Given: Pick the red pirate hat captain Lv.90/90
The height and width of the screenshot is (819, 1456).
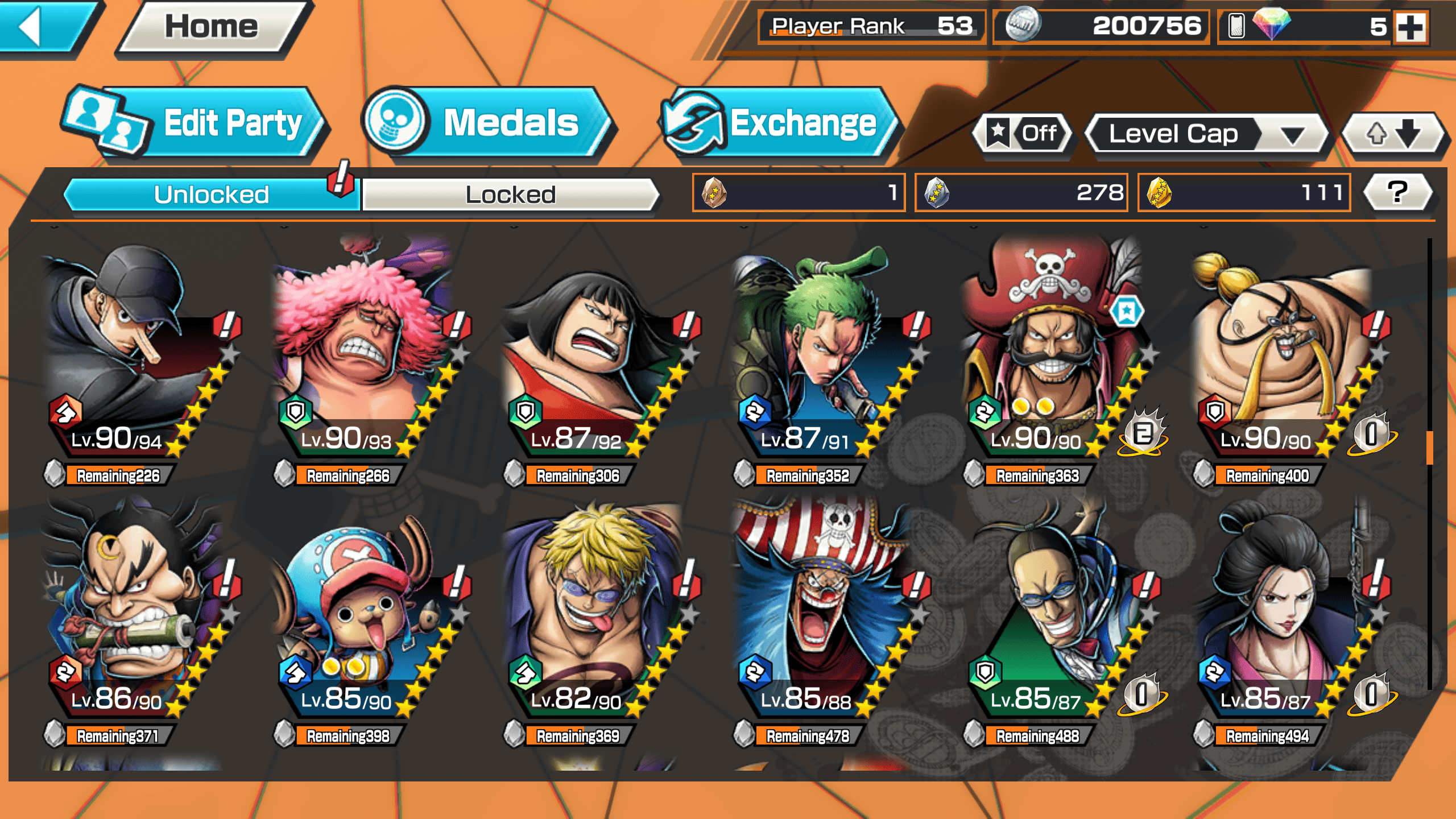Looking at the screenshot, I should pos(1052,353).
